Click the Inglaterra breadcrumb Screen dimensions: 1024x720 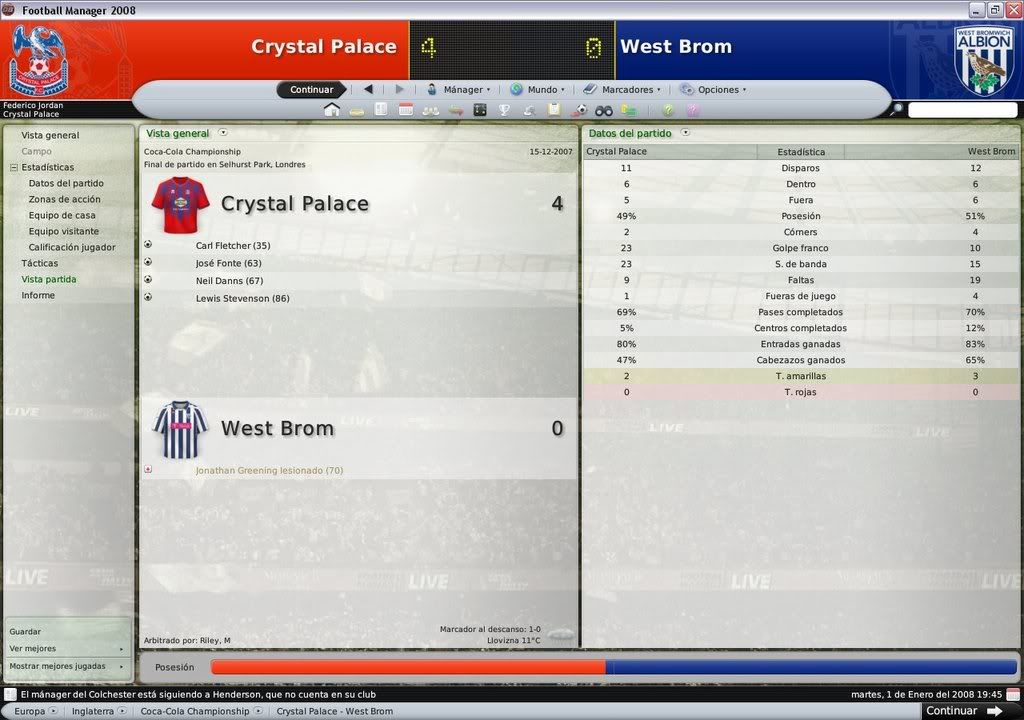click(92, 711)
